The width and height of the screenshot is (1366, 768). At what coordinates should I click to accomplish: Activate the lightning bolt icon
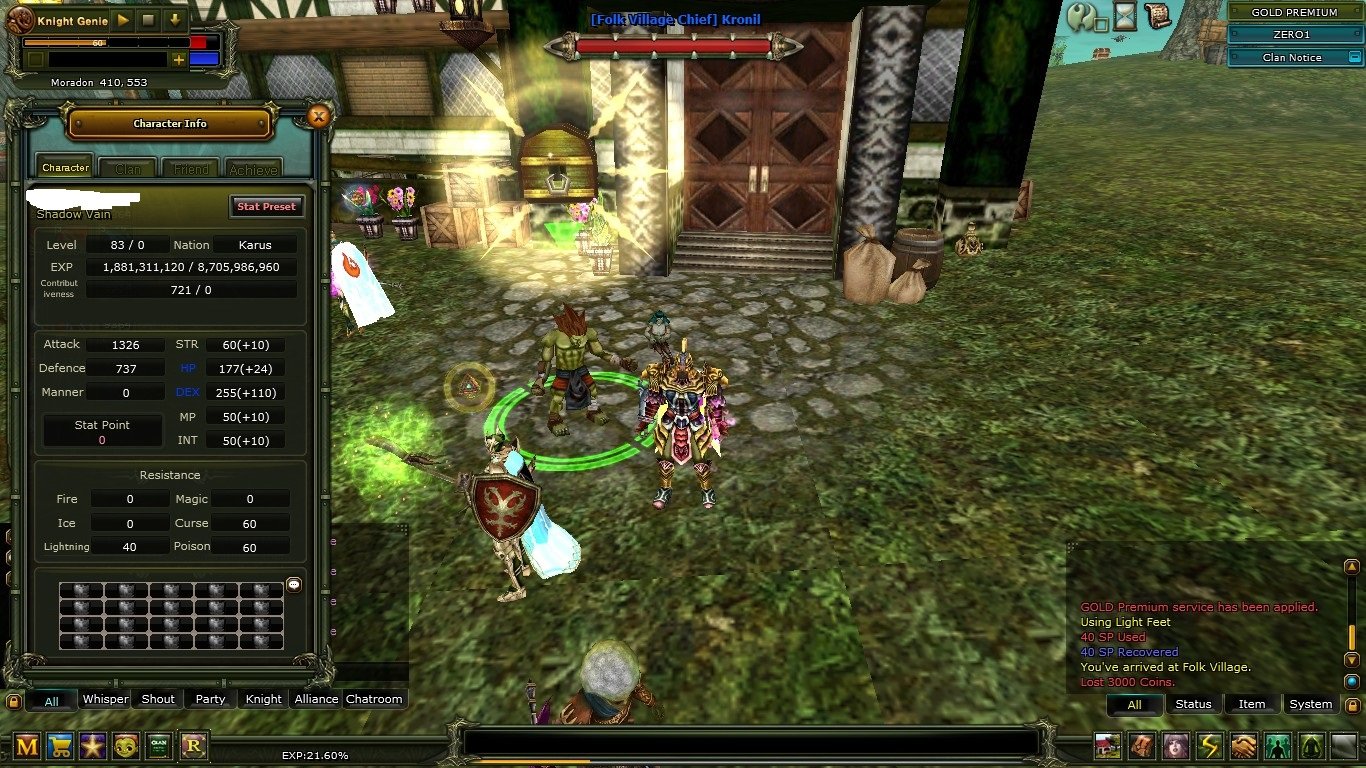1210,746
